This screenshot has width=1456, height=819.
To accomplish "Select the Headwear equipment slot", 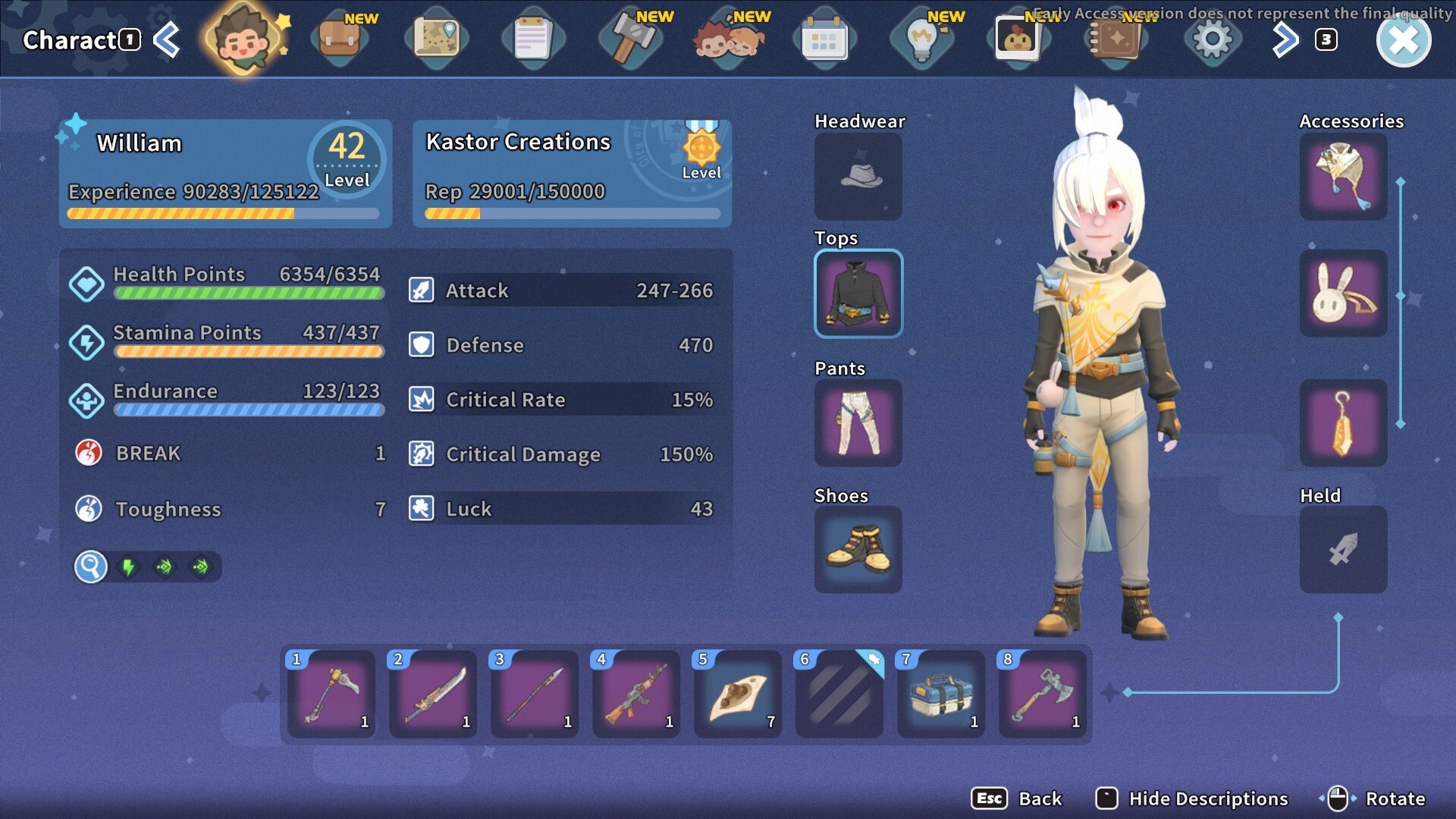I will click(858, 177).
